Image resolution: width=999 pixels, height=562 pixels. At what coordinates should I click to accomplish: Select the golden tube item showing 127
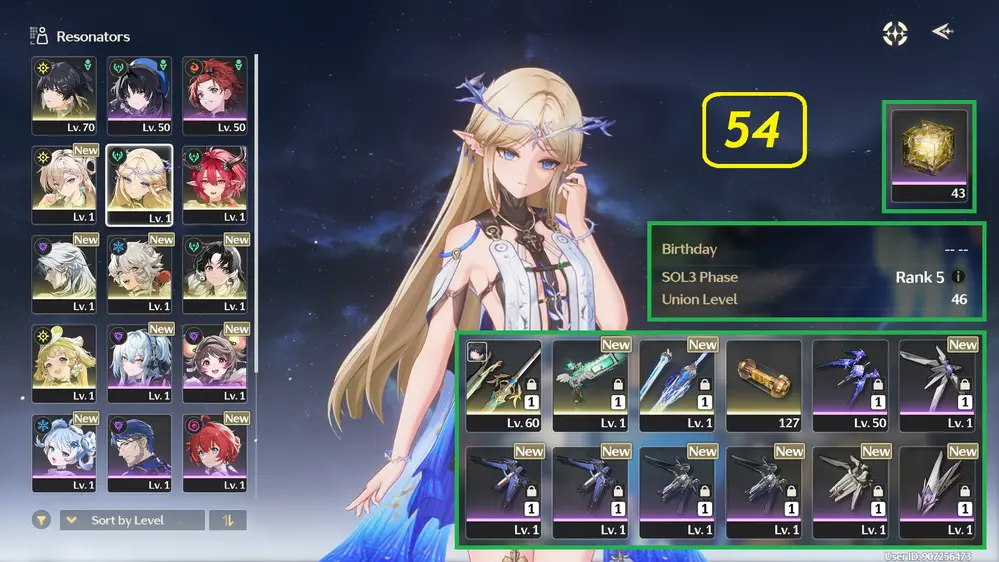(763, 384)
